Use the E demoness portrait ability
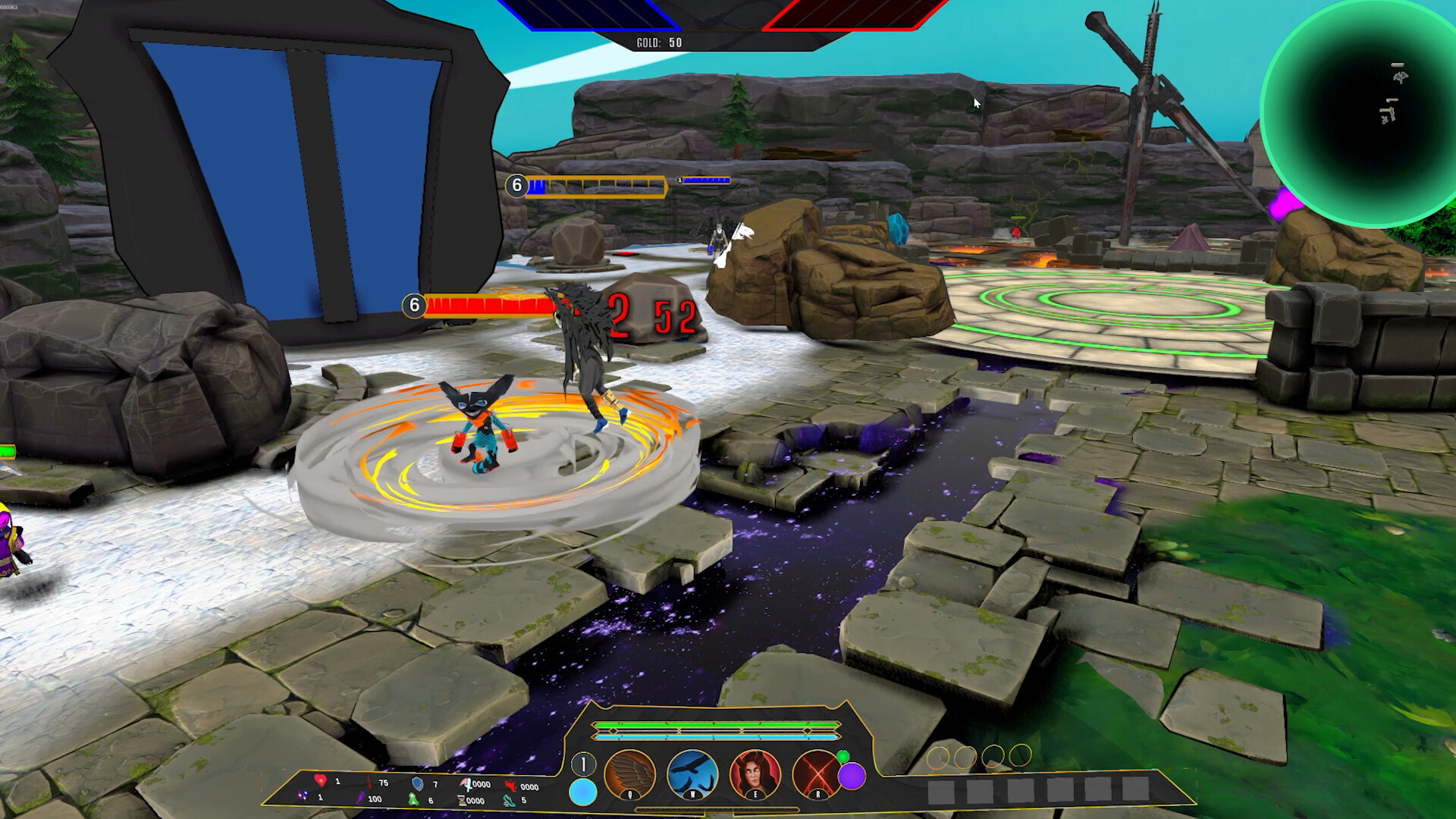 tap(755, 775)
